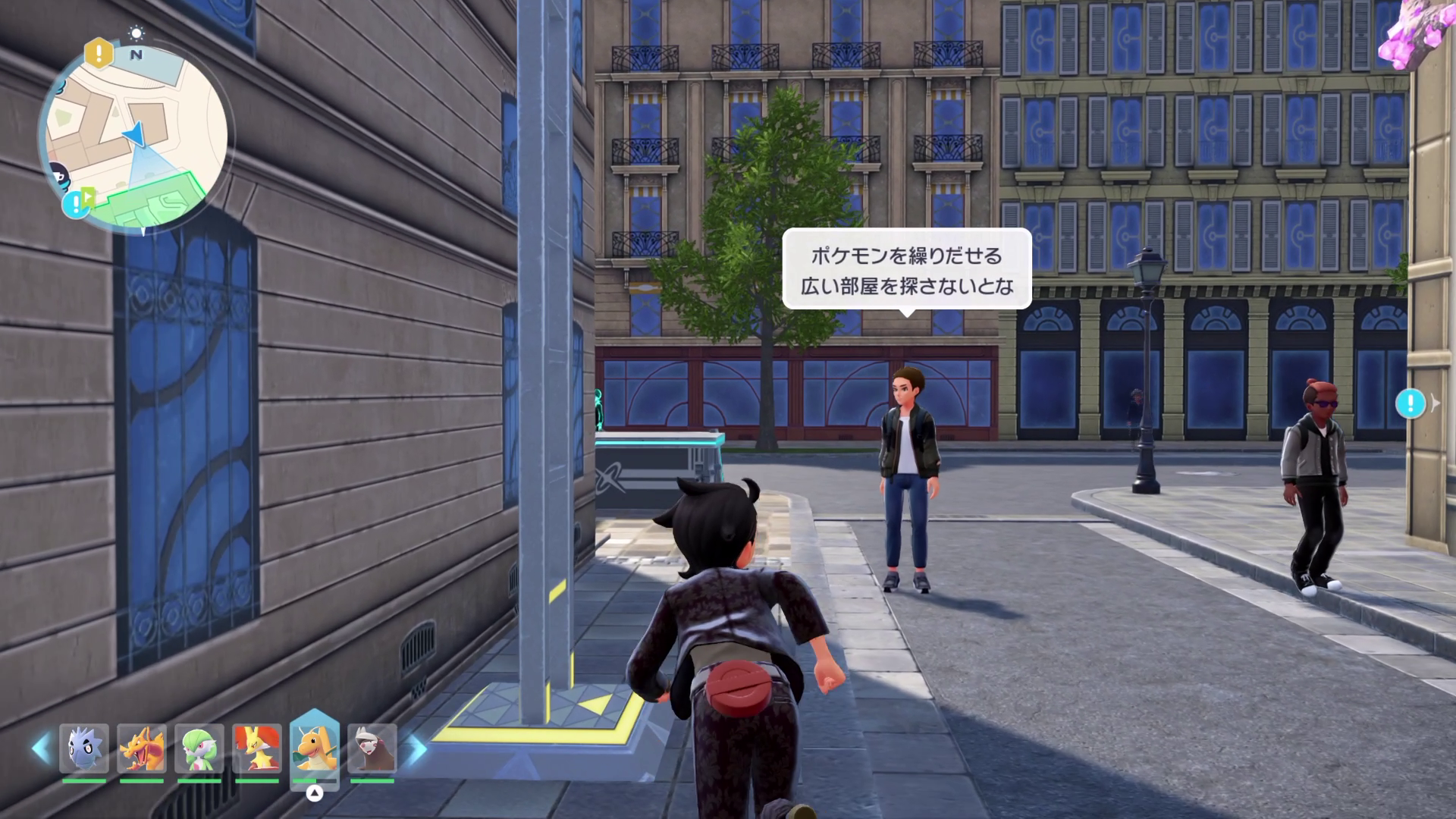Image resolution: width=1456 pixels, height=819 pixels.
Task: Click the right arrow of party bar
Action: 416,748
